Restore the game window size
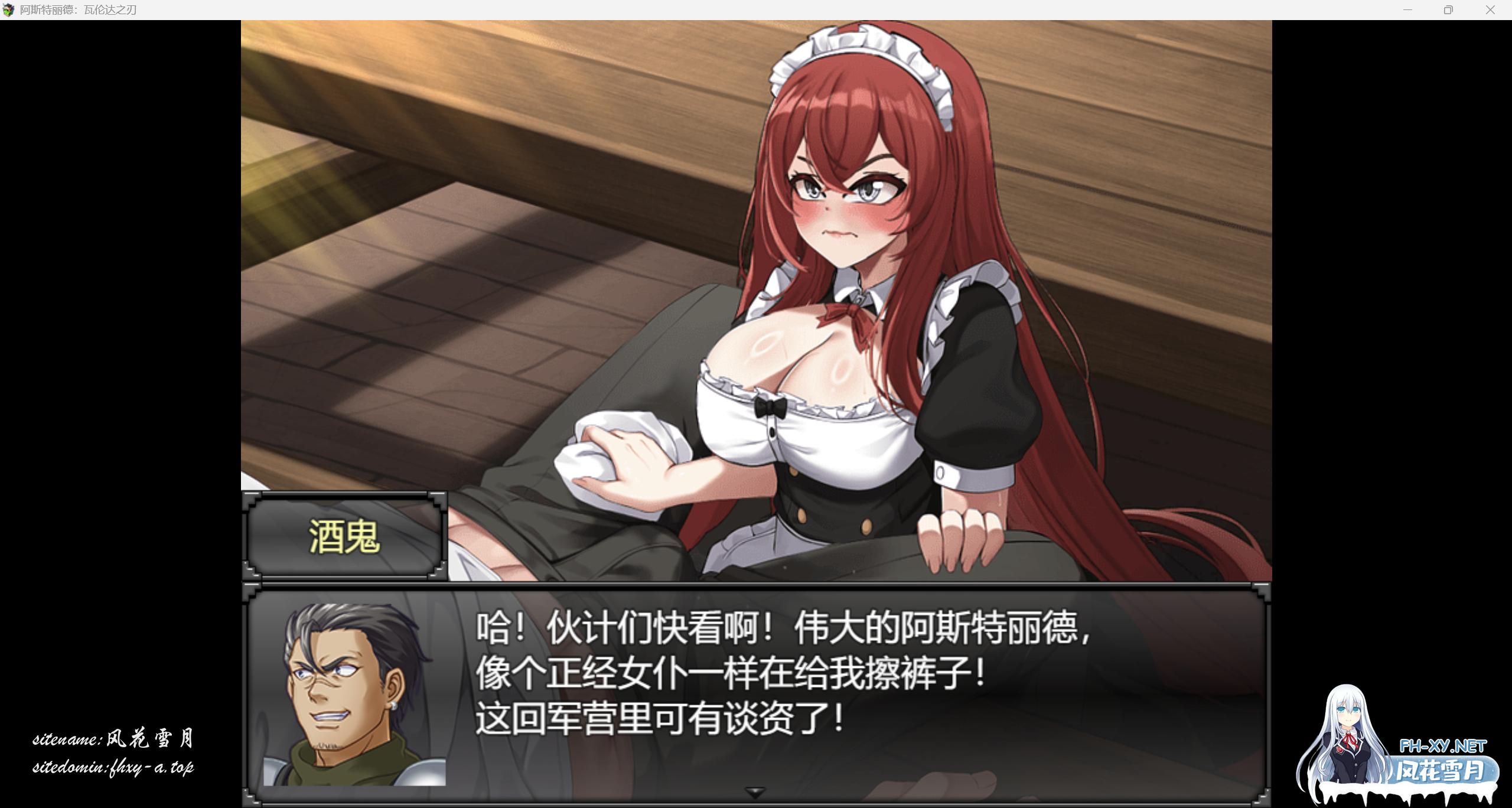This screenshot has width=1512, height=808. [1449, 9]
